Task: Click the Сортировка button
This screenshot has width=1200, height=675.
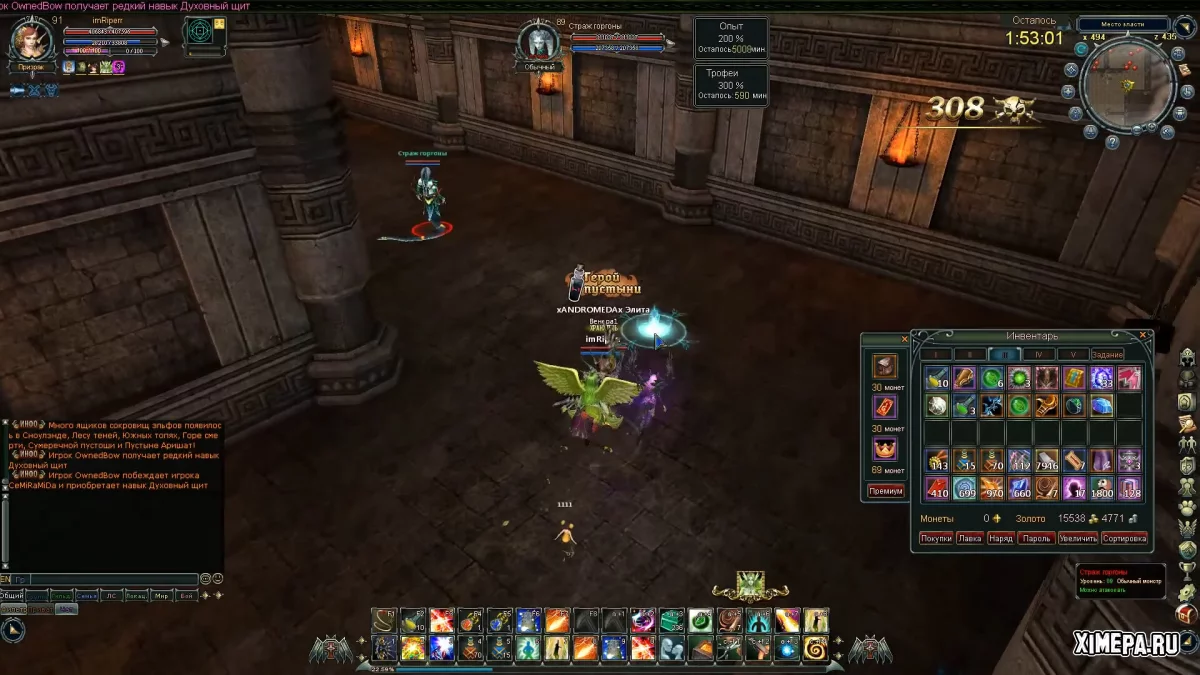Action: [x=1124, y=538]
